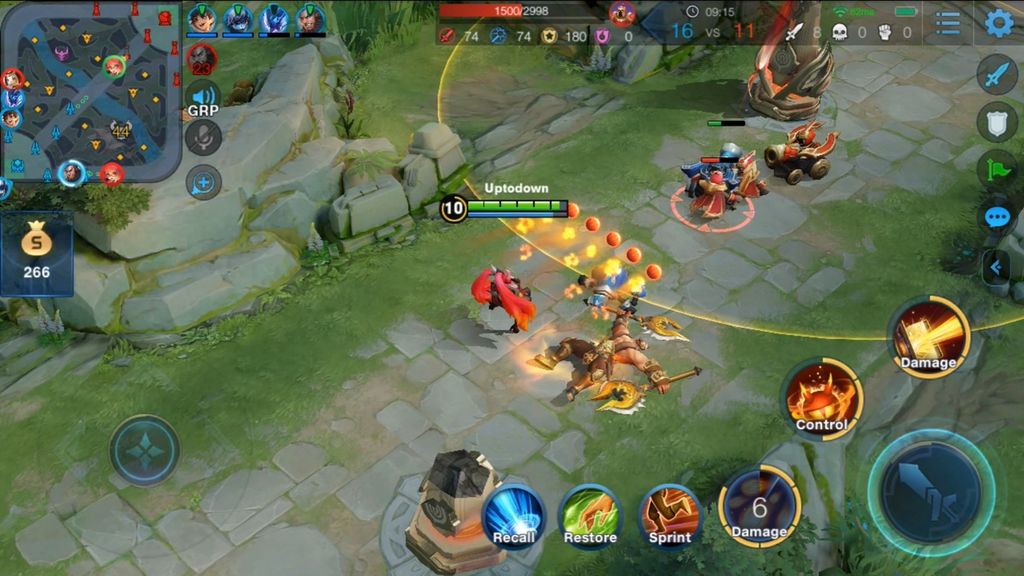Trigger the Control skill
The image size is (1024, 576).
tap(822, 398)
